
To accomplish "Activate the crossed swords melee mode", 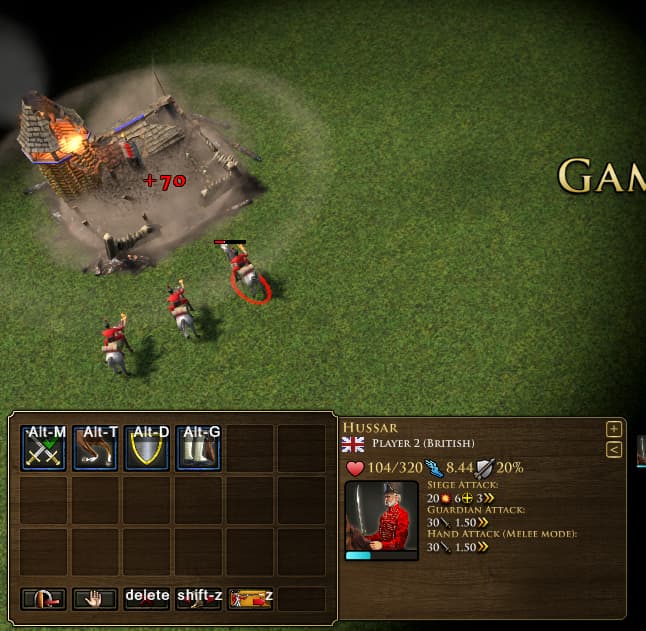I will point(43,448).
